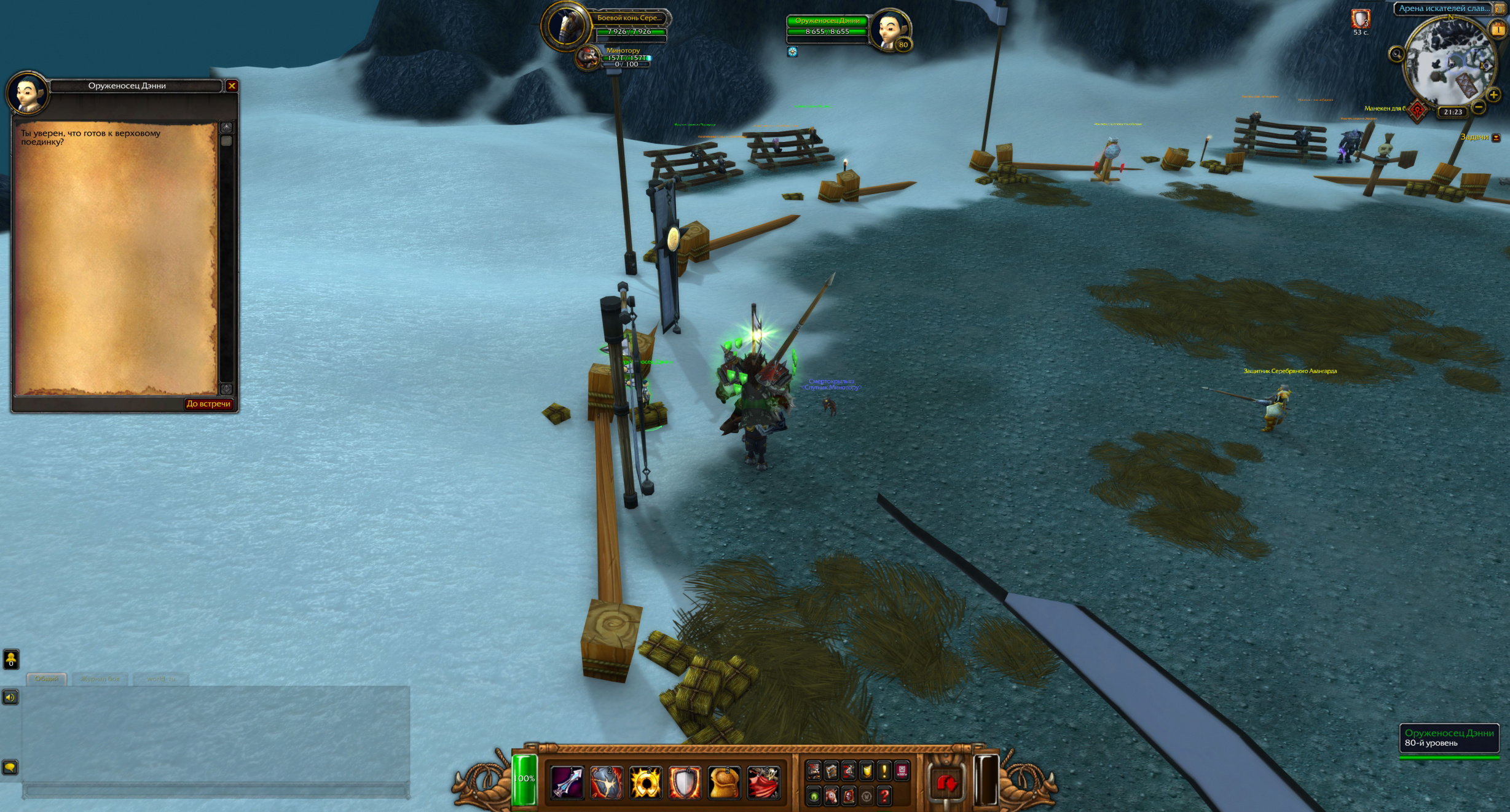Zoom out the minimap with minus button

point(1479,107)
